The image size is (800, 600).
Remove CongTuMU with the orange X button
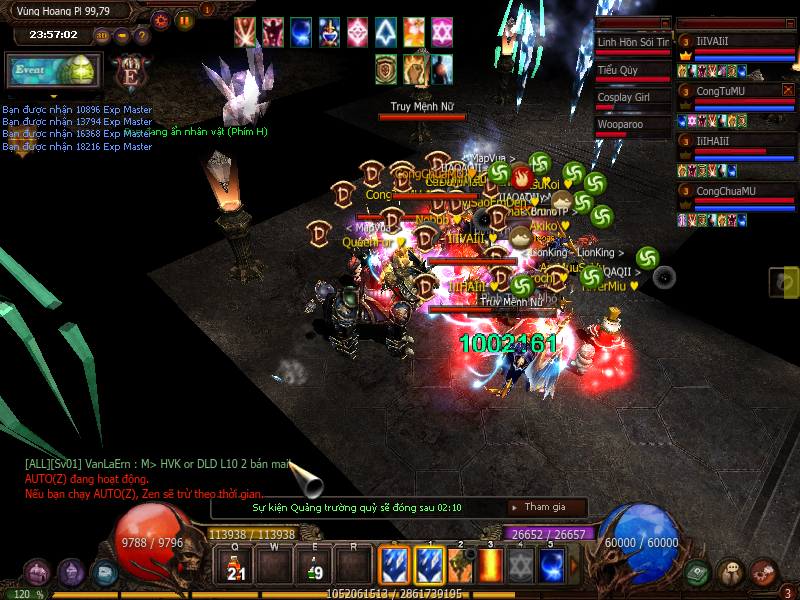tap(788, 90)
